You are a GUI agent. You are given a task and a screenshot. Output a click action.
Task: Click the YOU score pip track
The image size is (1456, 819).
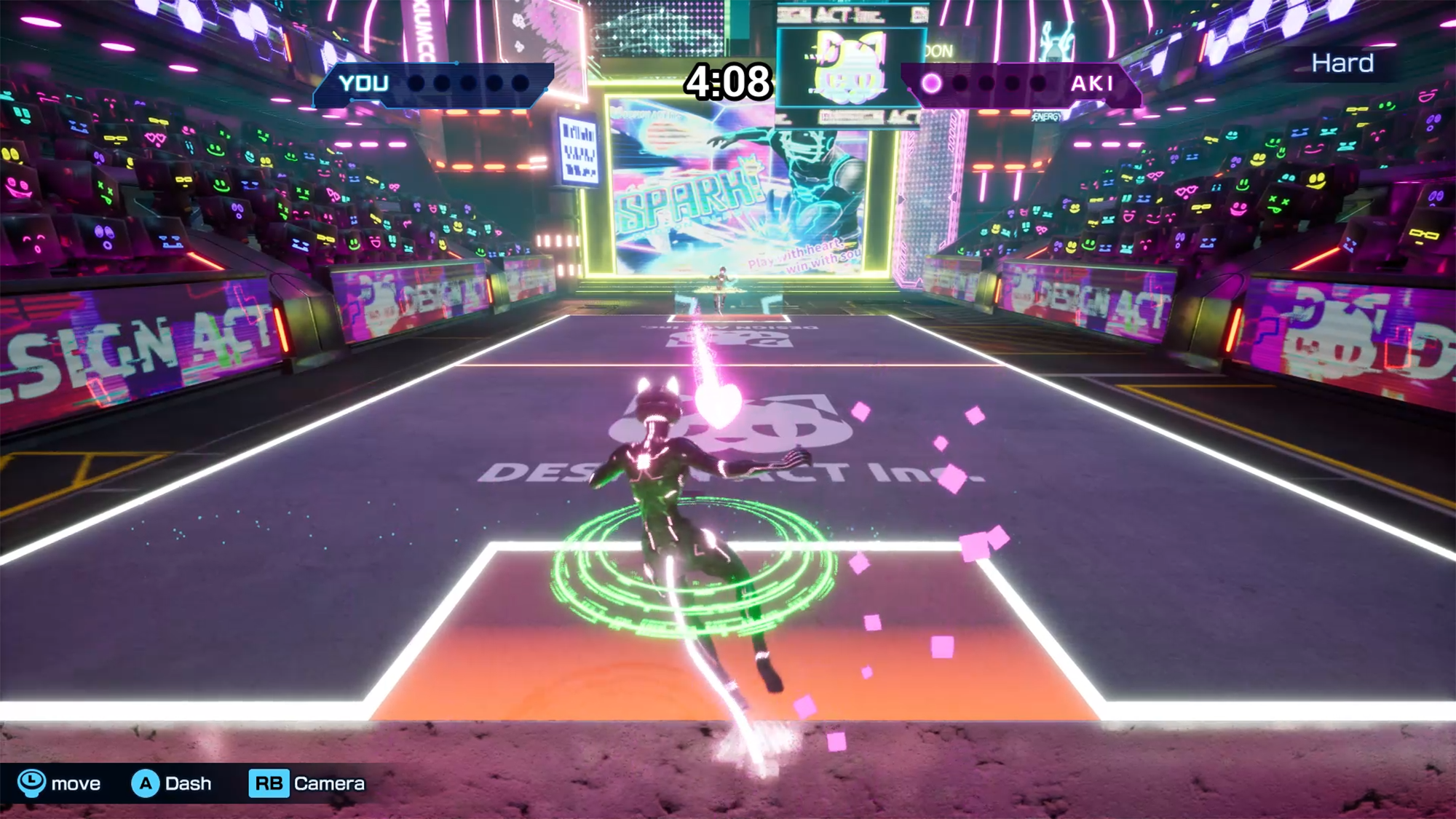coord(466,82)
